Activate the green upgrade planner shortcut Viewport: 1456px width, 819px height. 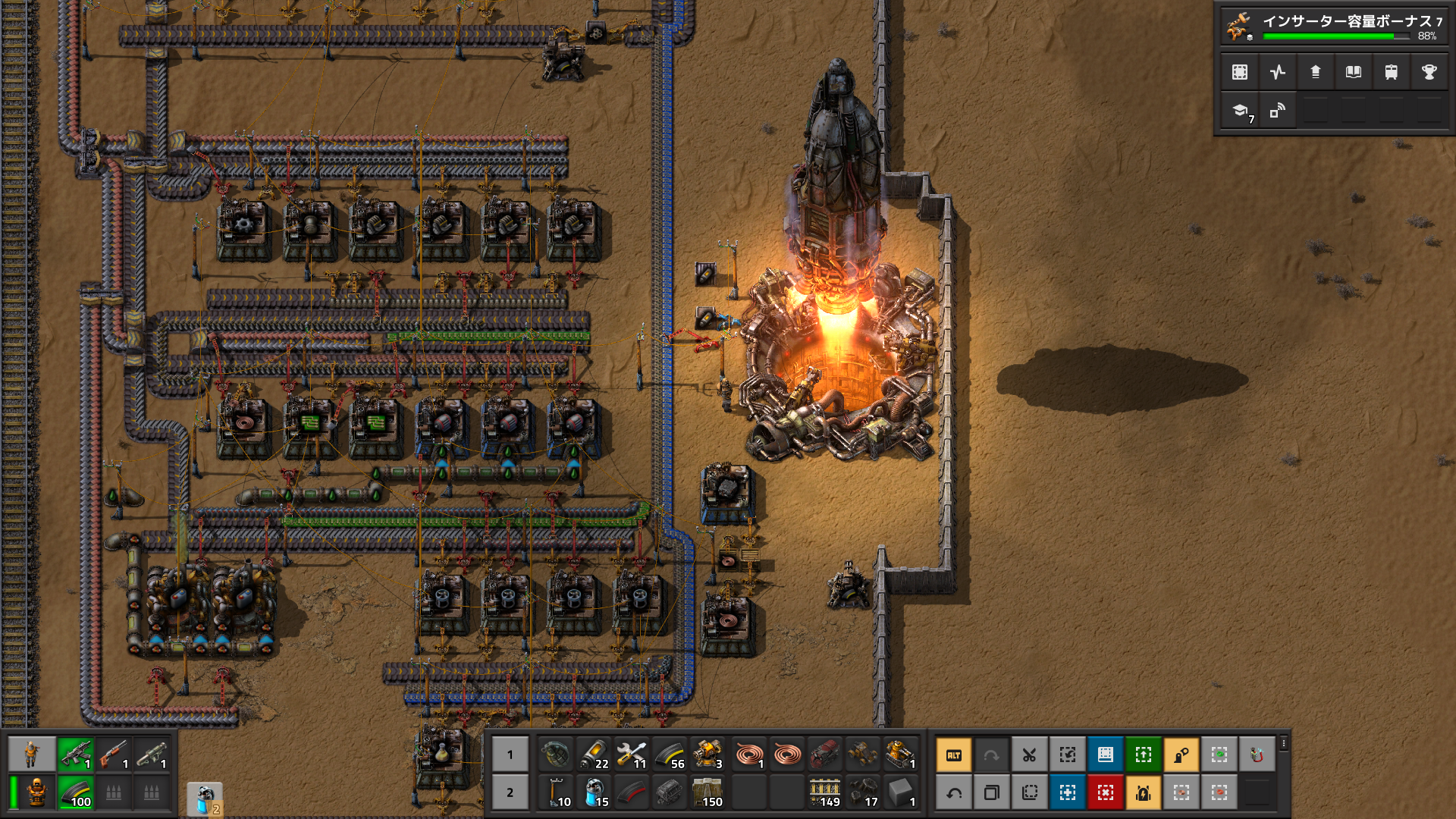(1144, 755)
